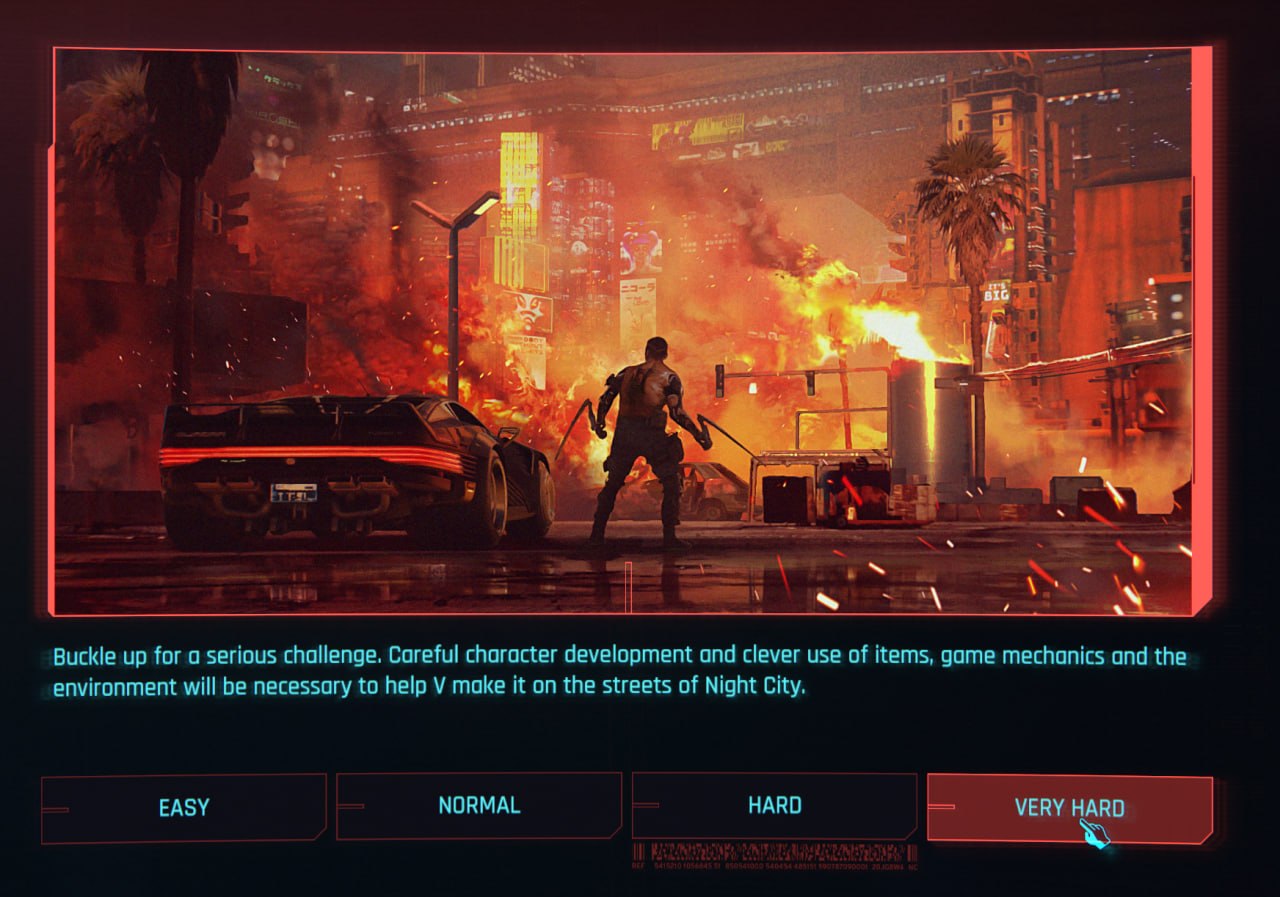Confirm Very Hard difficulty
Viewport: 1280px width, 897px height.
[x=1069, y=808]
